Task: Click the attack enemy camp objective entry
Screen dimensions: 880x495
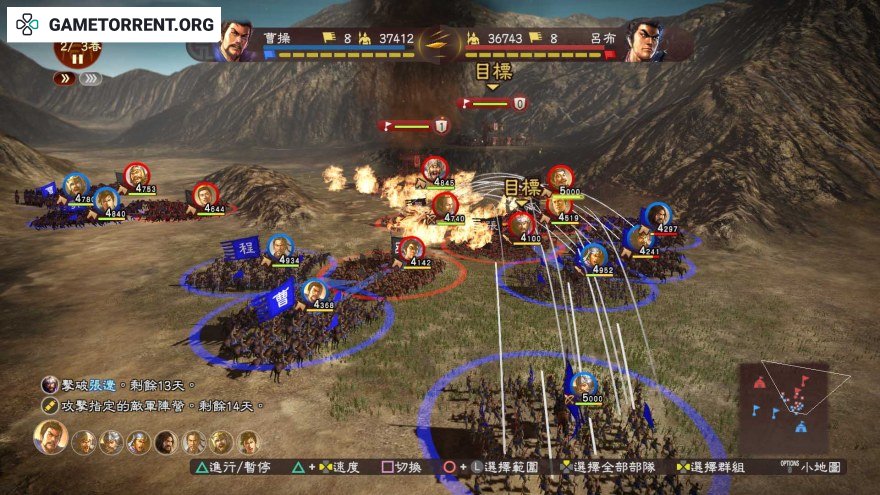Action: pyautogui.click(x=150, y=406)
